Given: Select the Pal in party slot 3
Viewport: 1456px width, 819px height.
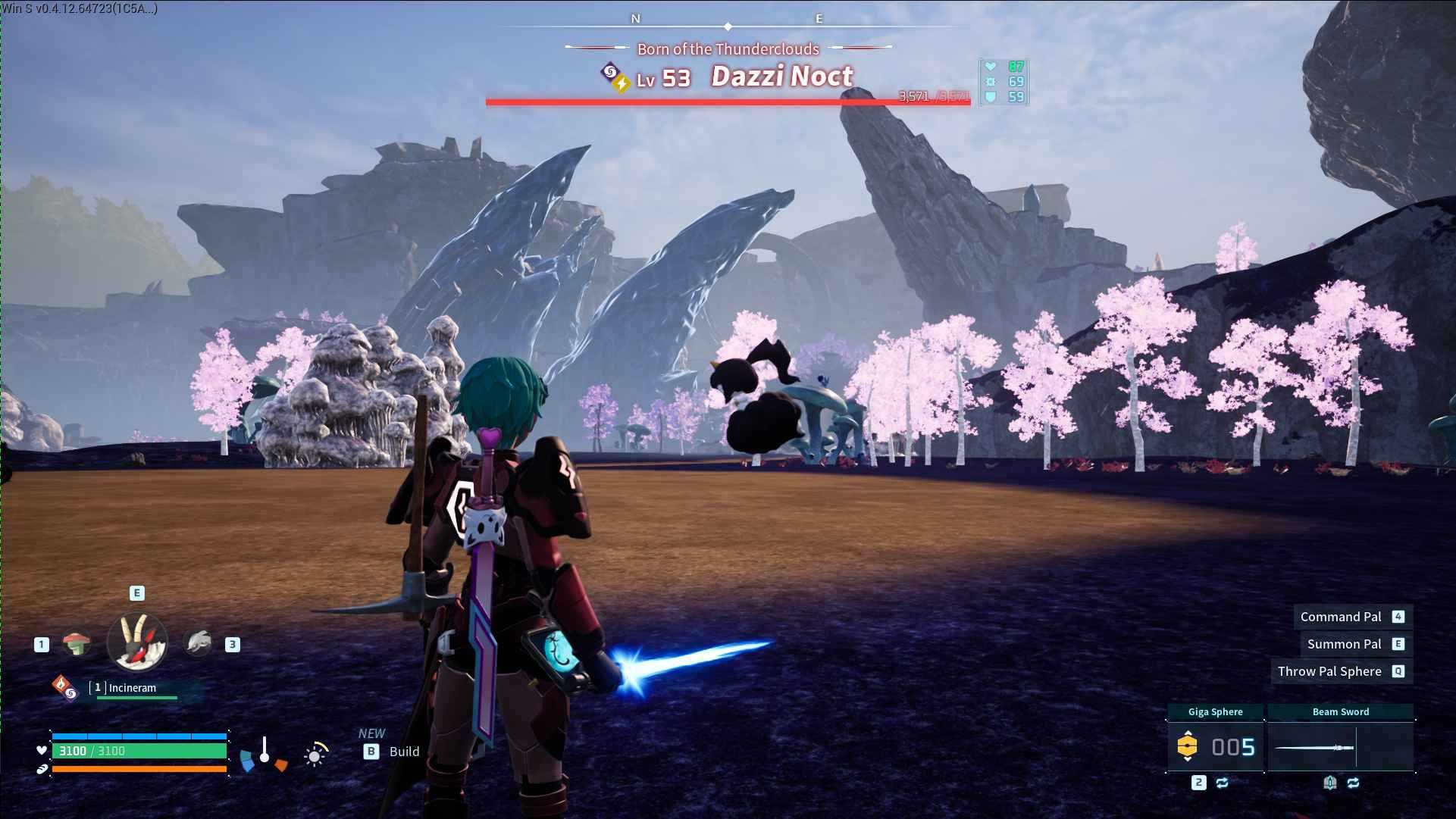Looking at the screenshot, I should pyautogui.click(x=199, y=642).
